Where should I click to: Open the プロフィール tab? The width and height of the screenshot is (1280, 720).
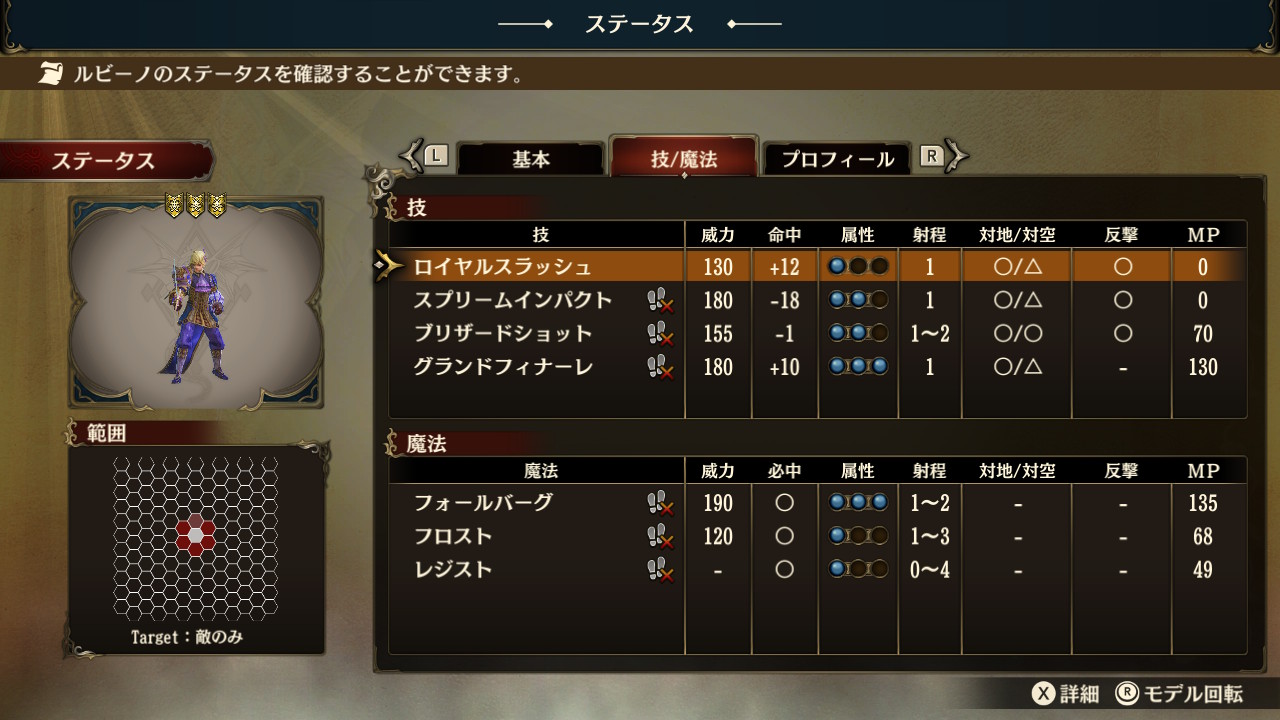pos(837,159)
